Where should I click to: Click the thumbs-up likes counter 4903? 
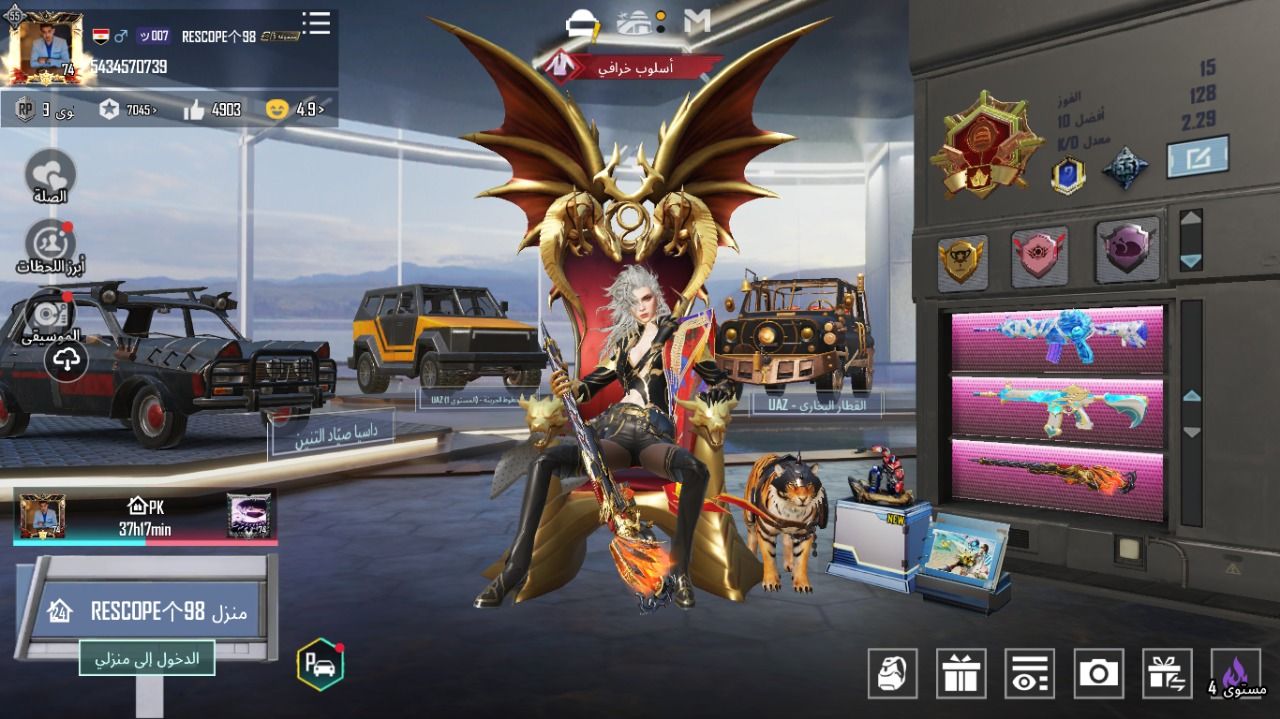click(213, 110)
